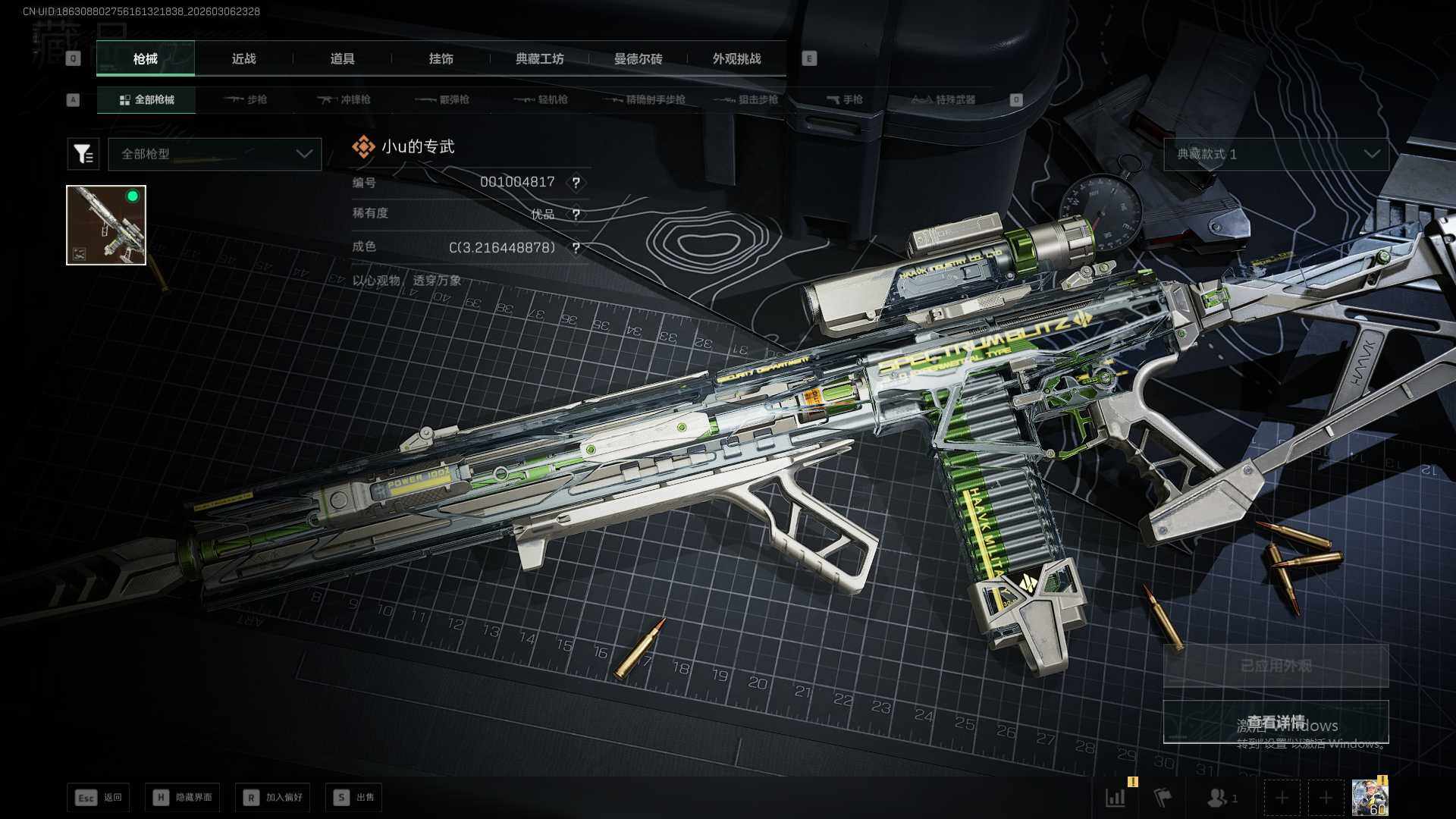Switch to the 外观挑战 tab
1456x819 pixels.
(x=736, y=59)
